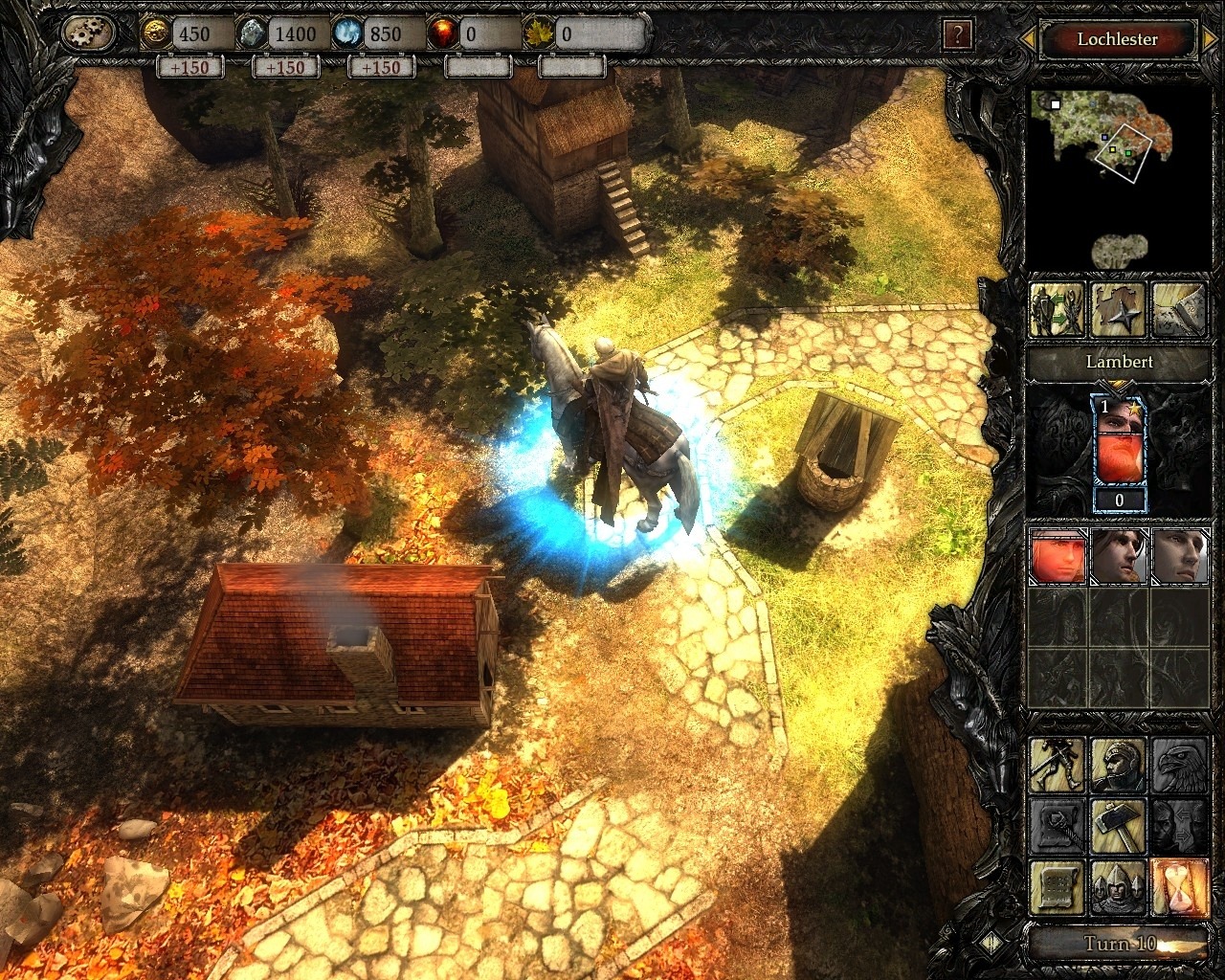The image size is (1225, 980).
Task: Go to previous town with left arrow
Action: pos(1027,39)
